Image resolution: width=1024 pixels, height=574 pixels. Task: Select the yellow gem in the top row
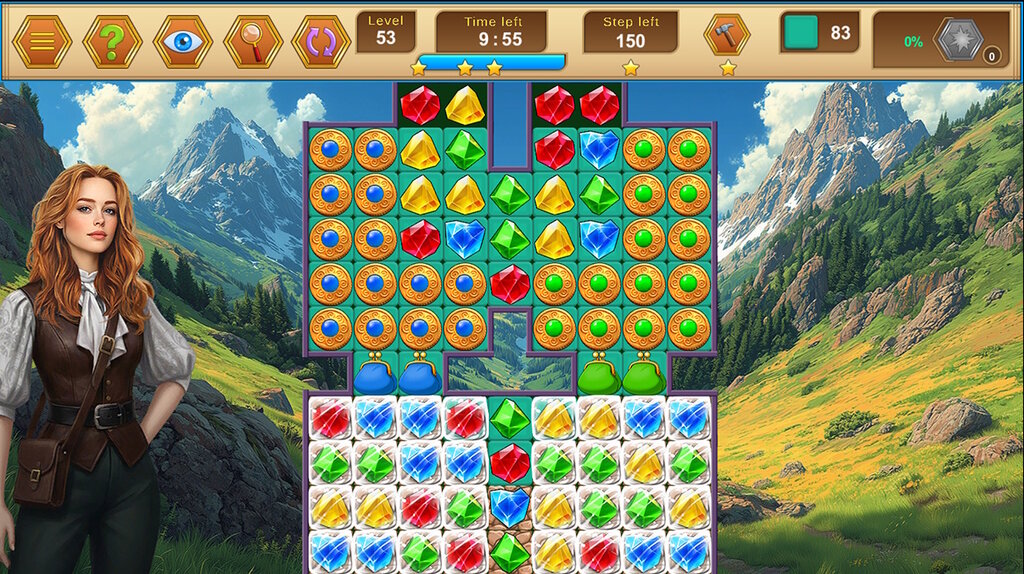point(465,105)
